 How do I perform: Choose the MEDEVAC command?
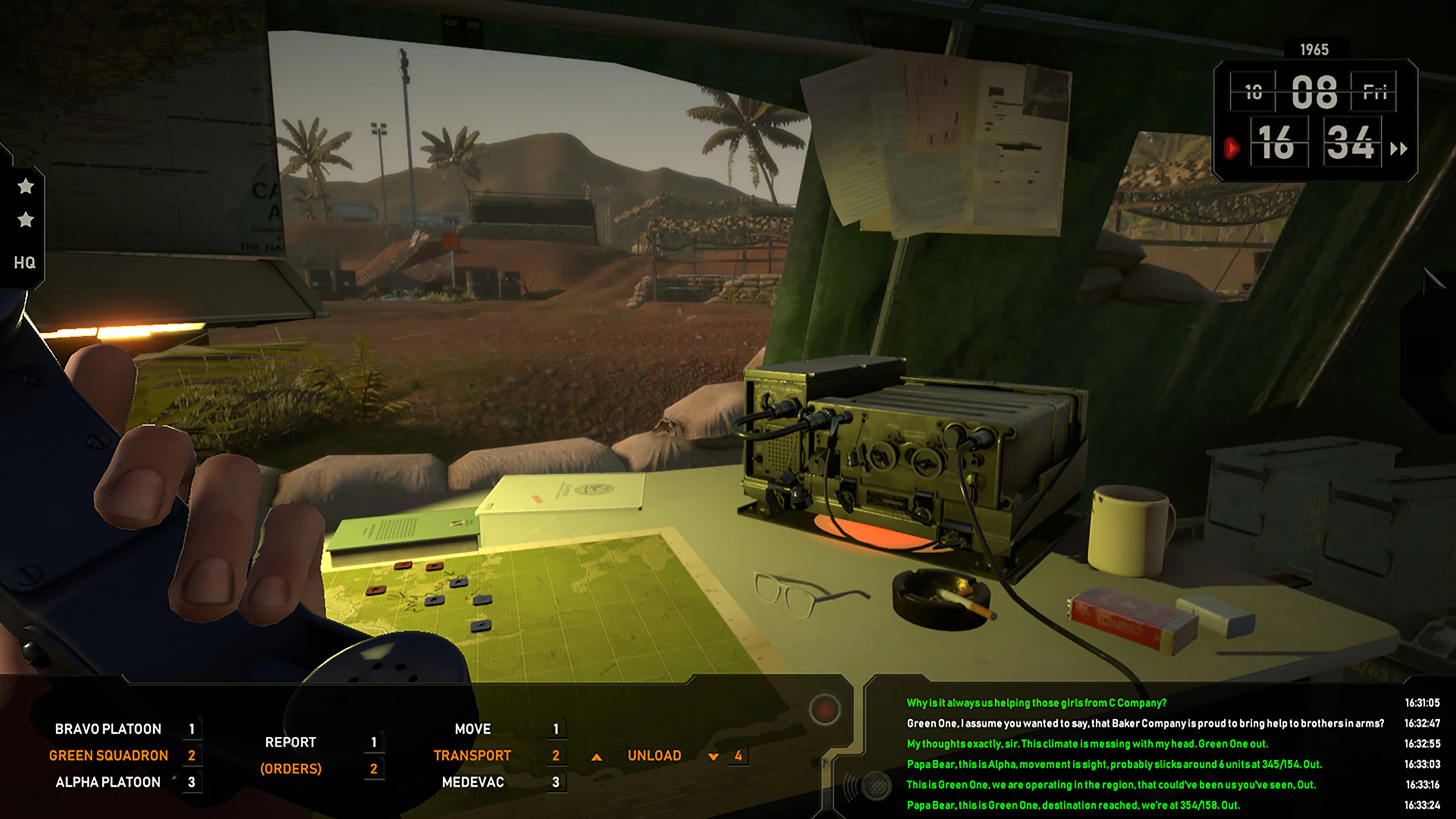pos(472,782)
